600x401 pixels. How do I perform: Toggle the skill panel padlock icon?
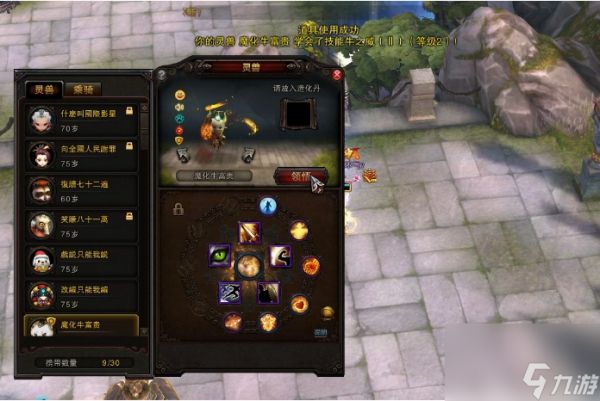[177, 209]
